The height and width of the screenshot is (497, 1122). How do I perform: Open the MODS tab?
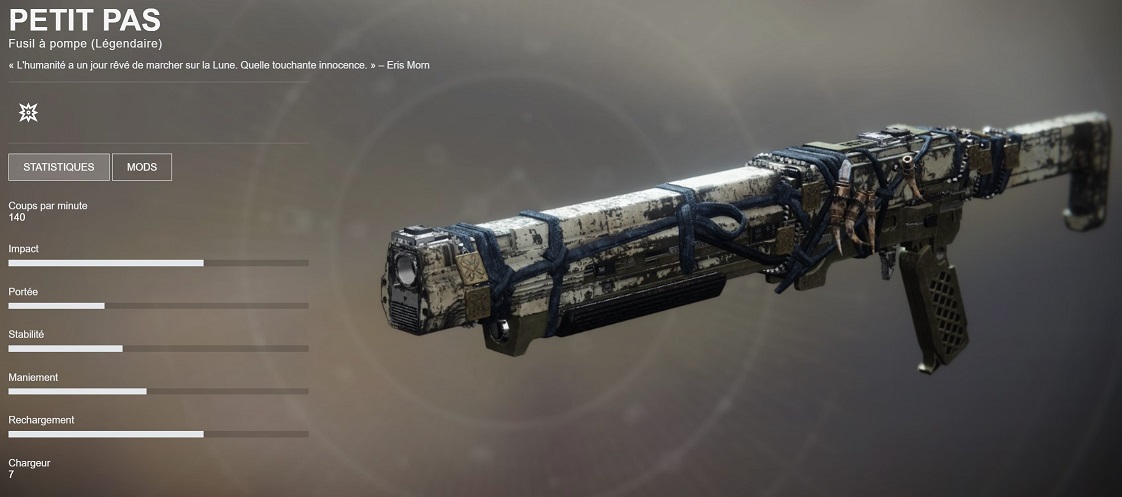(142, 167)
